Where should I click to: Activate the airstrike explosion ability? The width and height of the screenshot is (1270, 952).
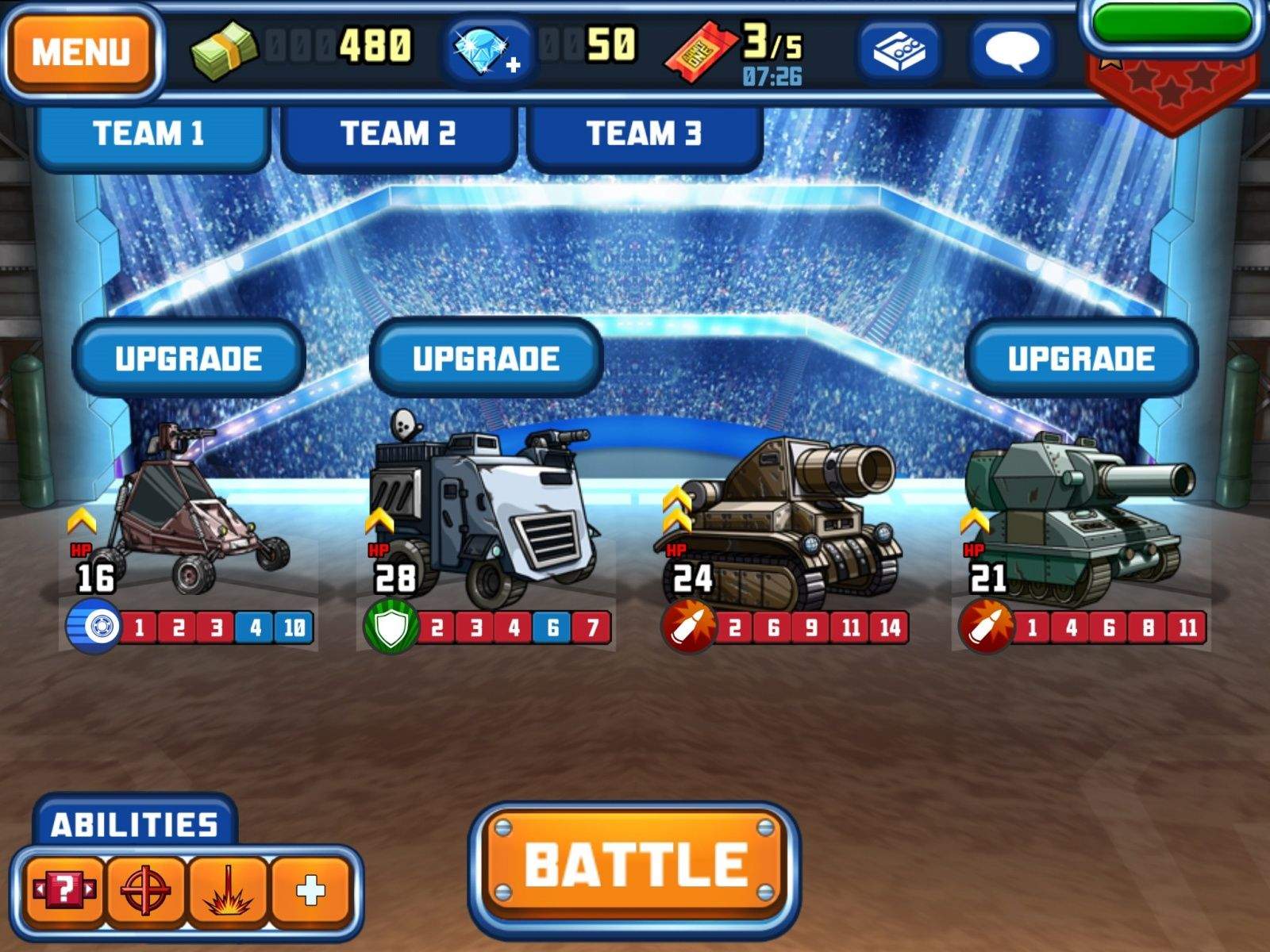[x=228, y=889]
